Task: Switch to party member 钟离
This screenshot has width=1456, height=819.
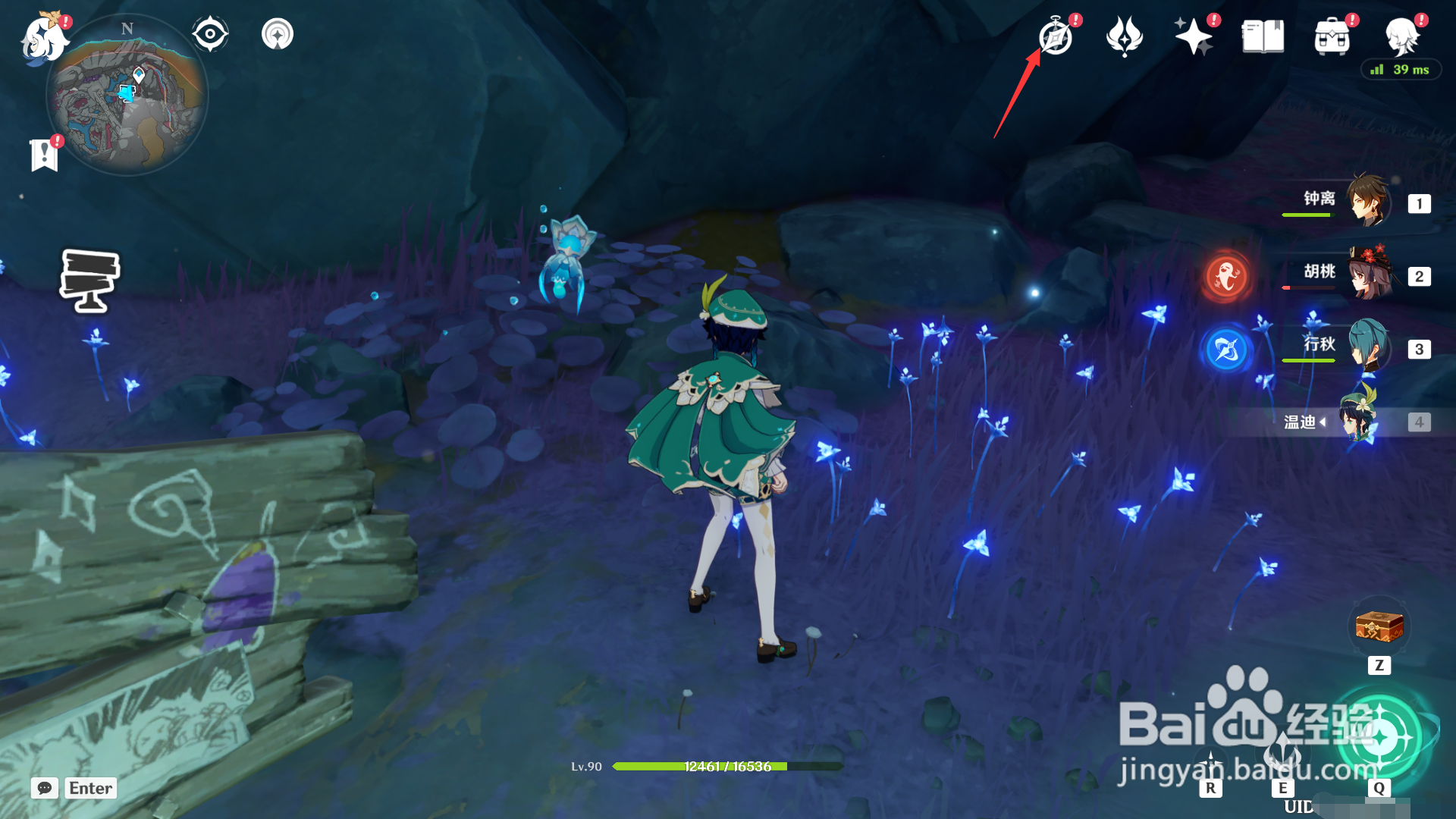Action: [1368, 202]
